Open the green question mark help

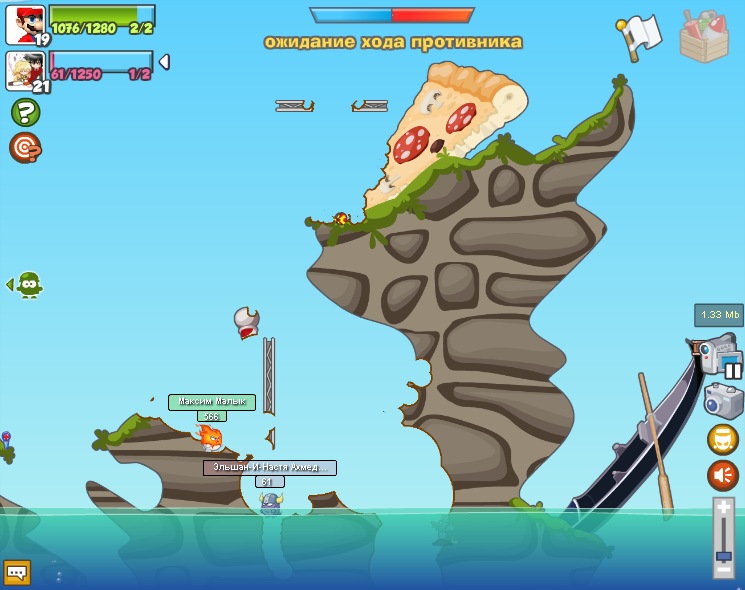point(25,111)
